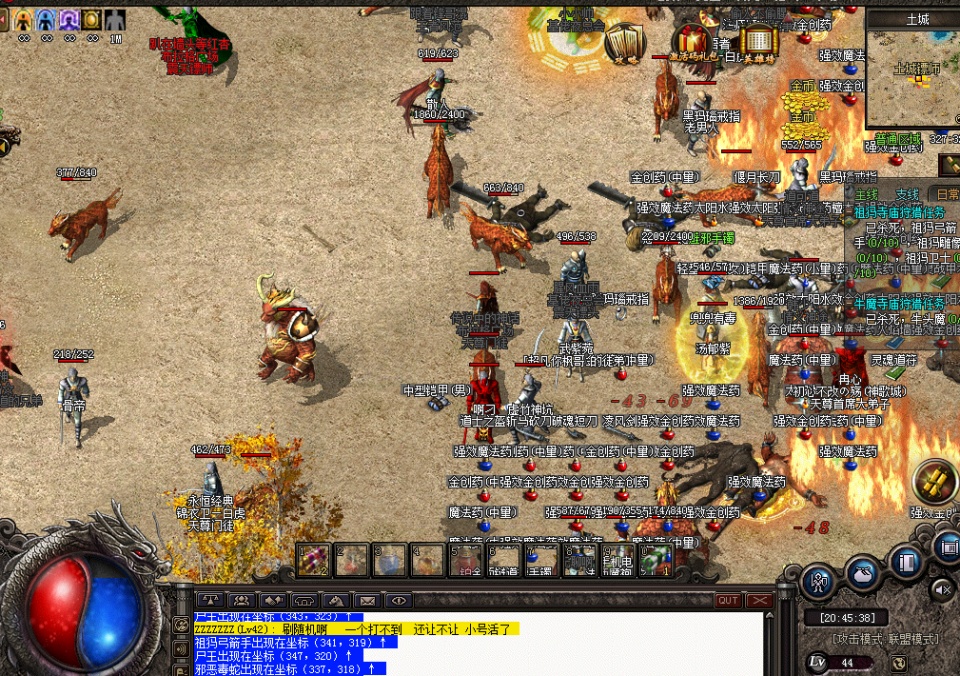Open the mail envelope chat button

367,601
